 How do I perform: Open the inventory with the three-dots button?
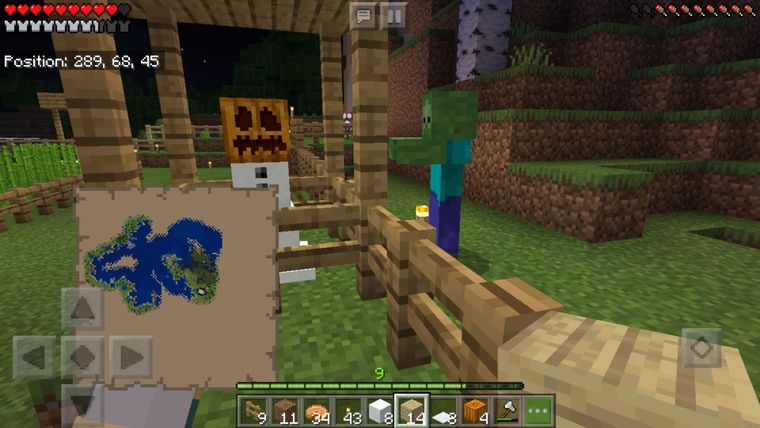540,410
